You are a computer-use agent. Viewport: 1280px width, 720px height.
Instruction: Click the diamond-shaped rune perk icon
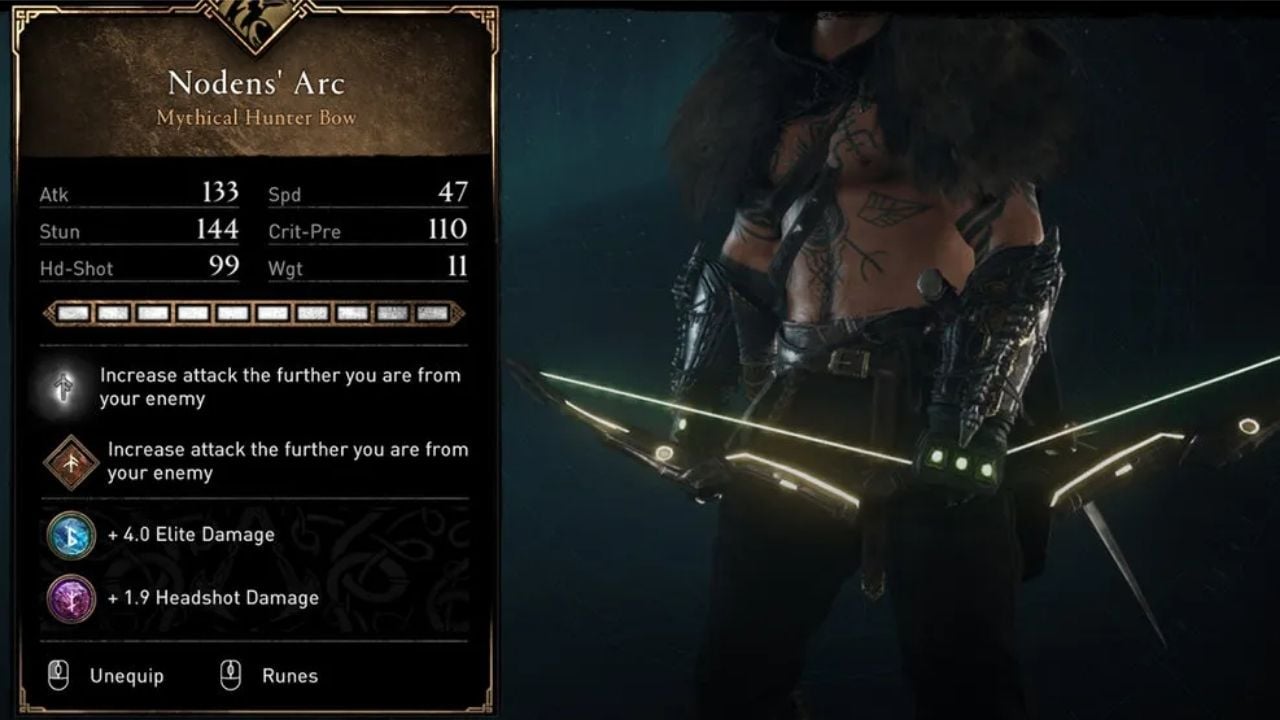[x=71, y=463]
